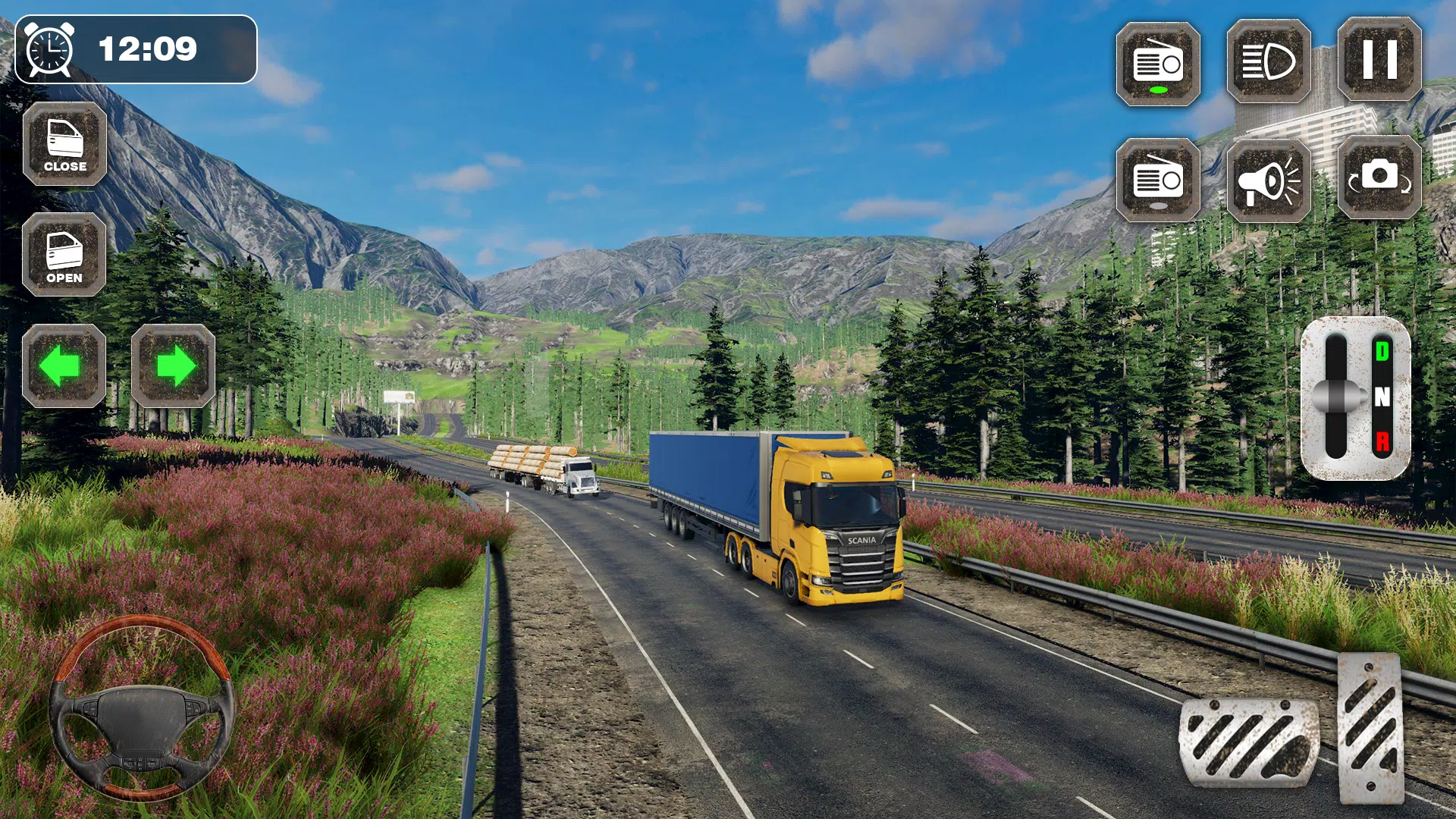Sound the horn with megaphone icon
The image size is (1456, 819).
(x=1268, y=180)
